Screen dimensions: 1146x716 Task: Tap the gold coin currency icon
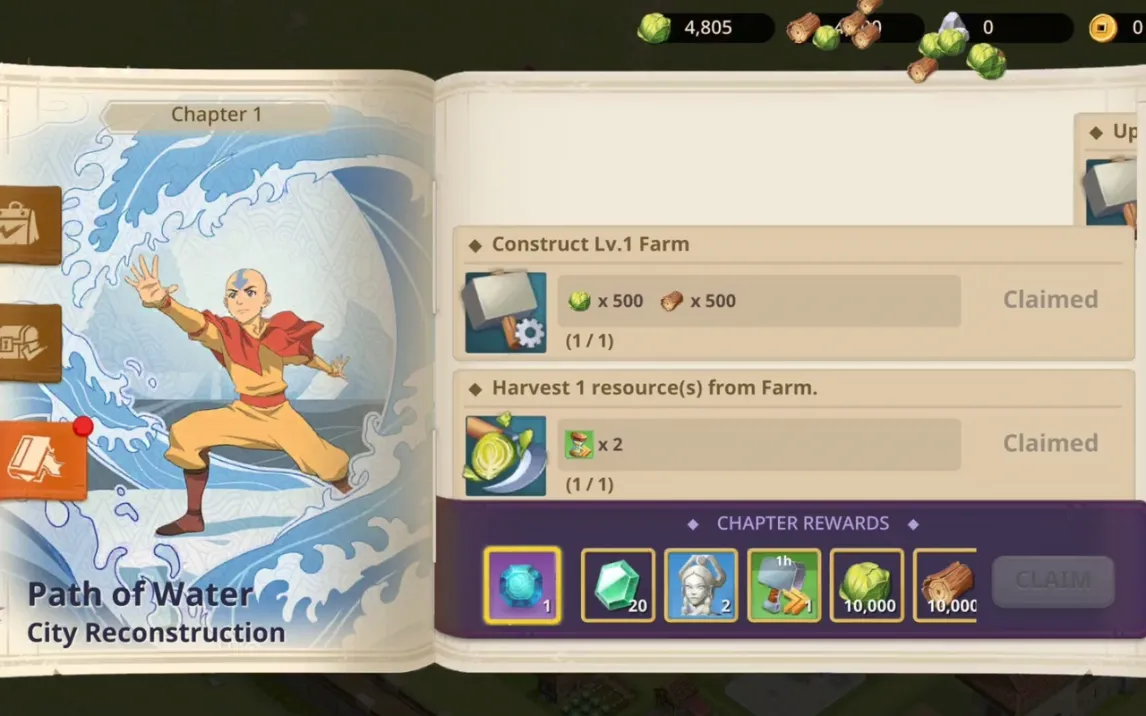coord(1103,28)
